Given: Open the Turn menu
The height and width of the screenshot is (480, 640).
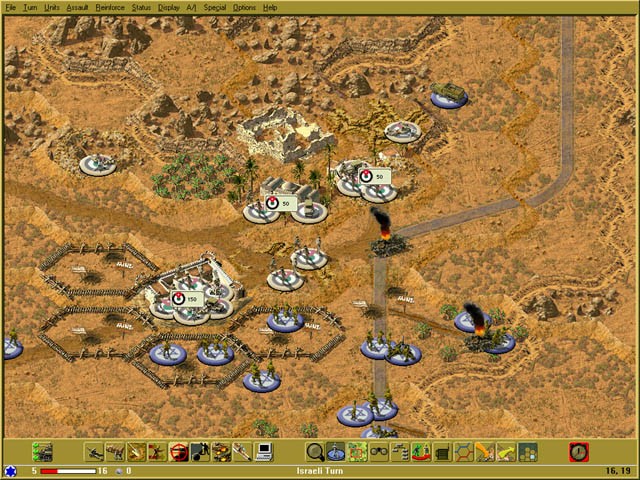Looking at the screenshot, I should coord(29,7).
